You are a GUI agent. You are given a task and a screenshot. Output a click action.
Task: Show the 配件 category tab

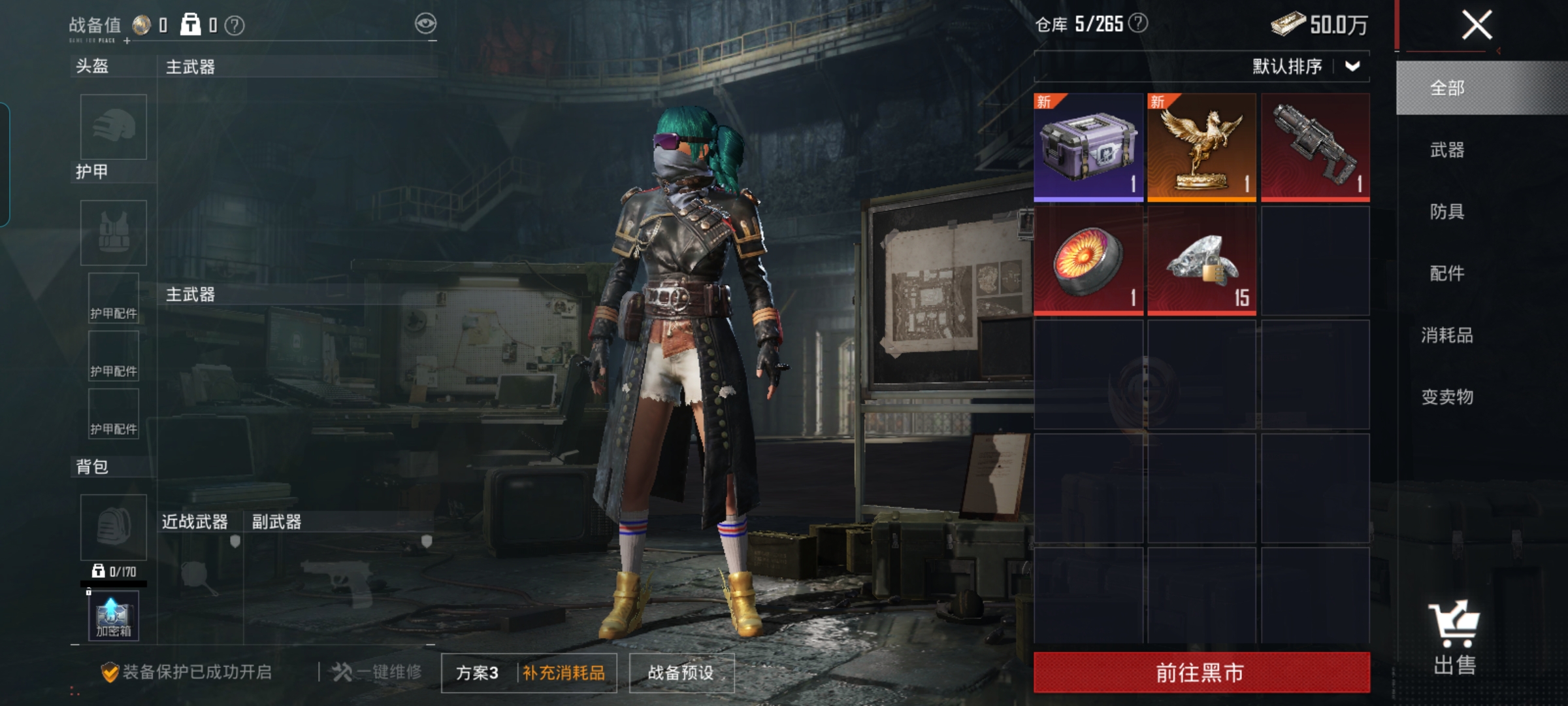click(x=1447, y=273)
